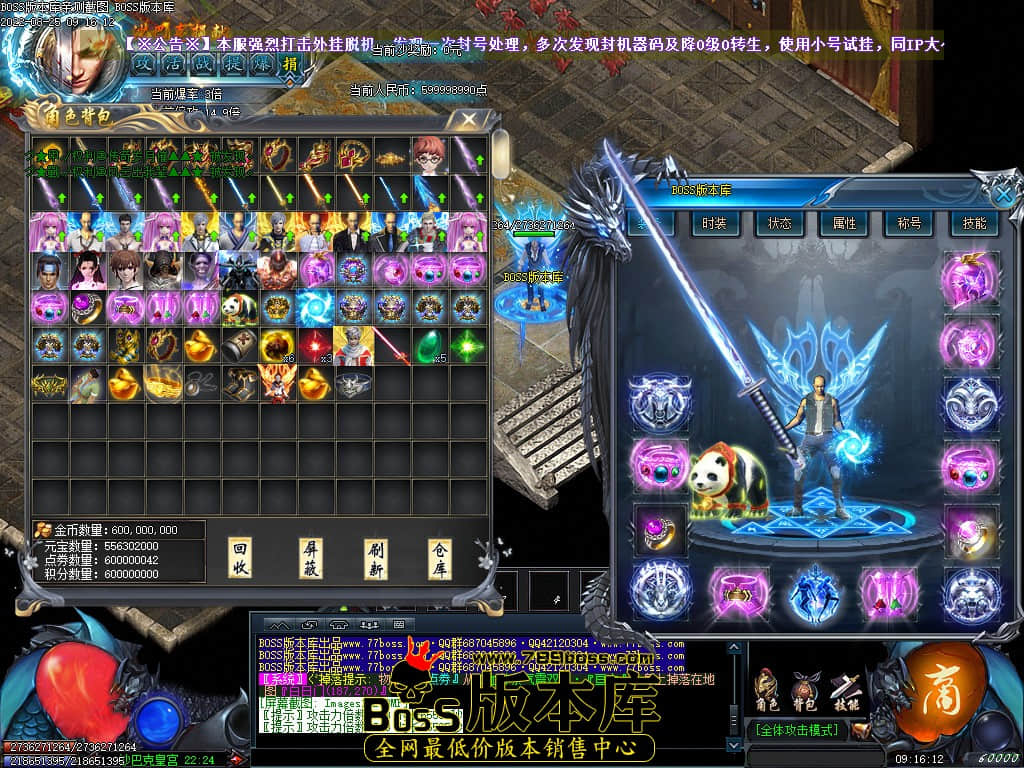Open the 状态 status tab

point(779,224)
